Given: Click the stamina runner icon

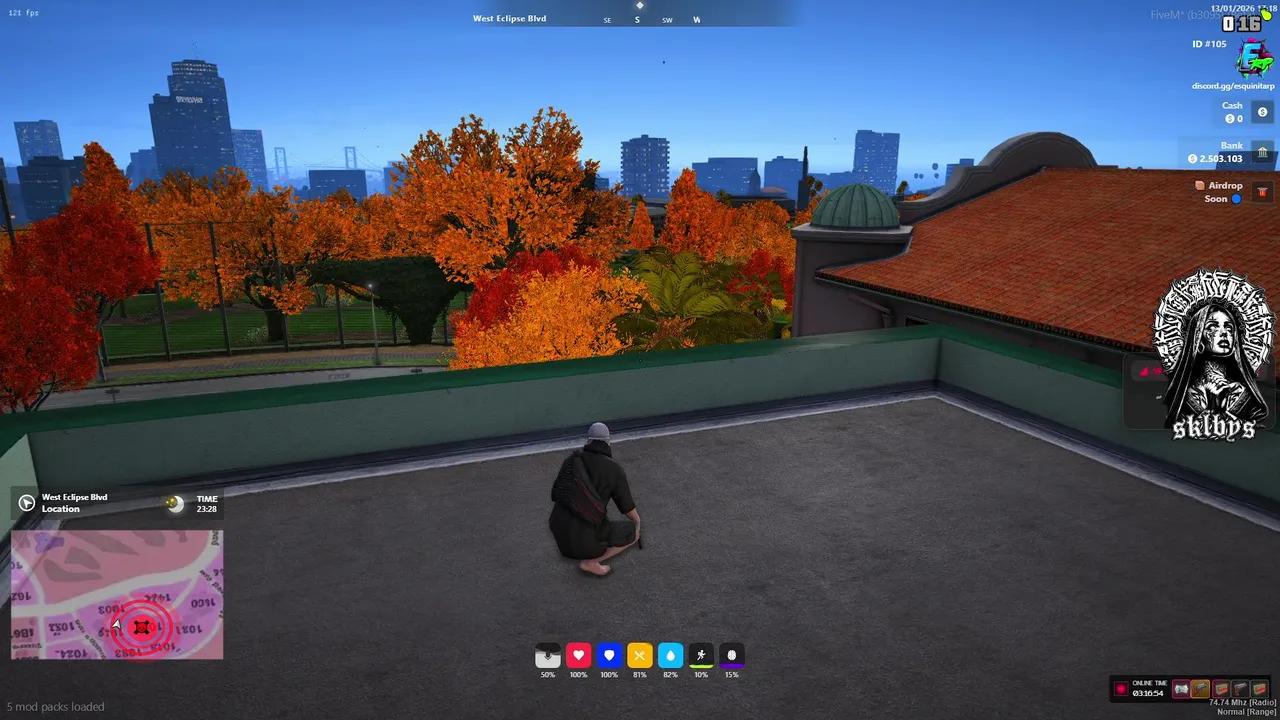Looking at the screenshot, I should click(x=701, y=655).
